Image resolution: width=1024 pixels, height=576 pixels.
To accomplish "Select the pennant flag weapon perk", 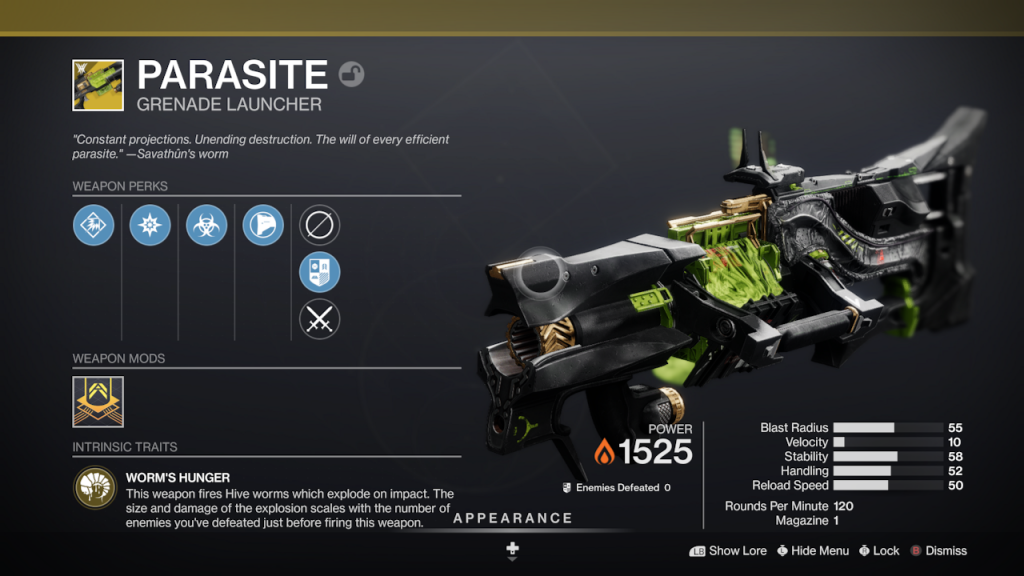I will 263,225.
